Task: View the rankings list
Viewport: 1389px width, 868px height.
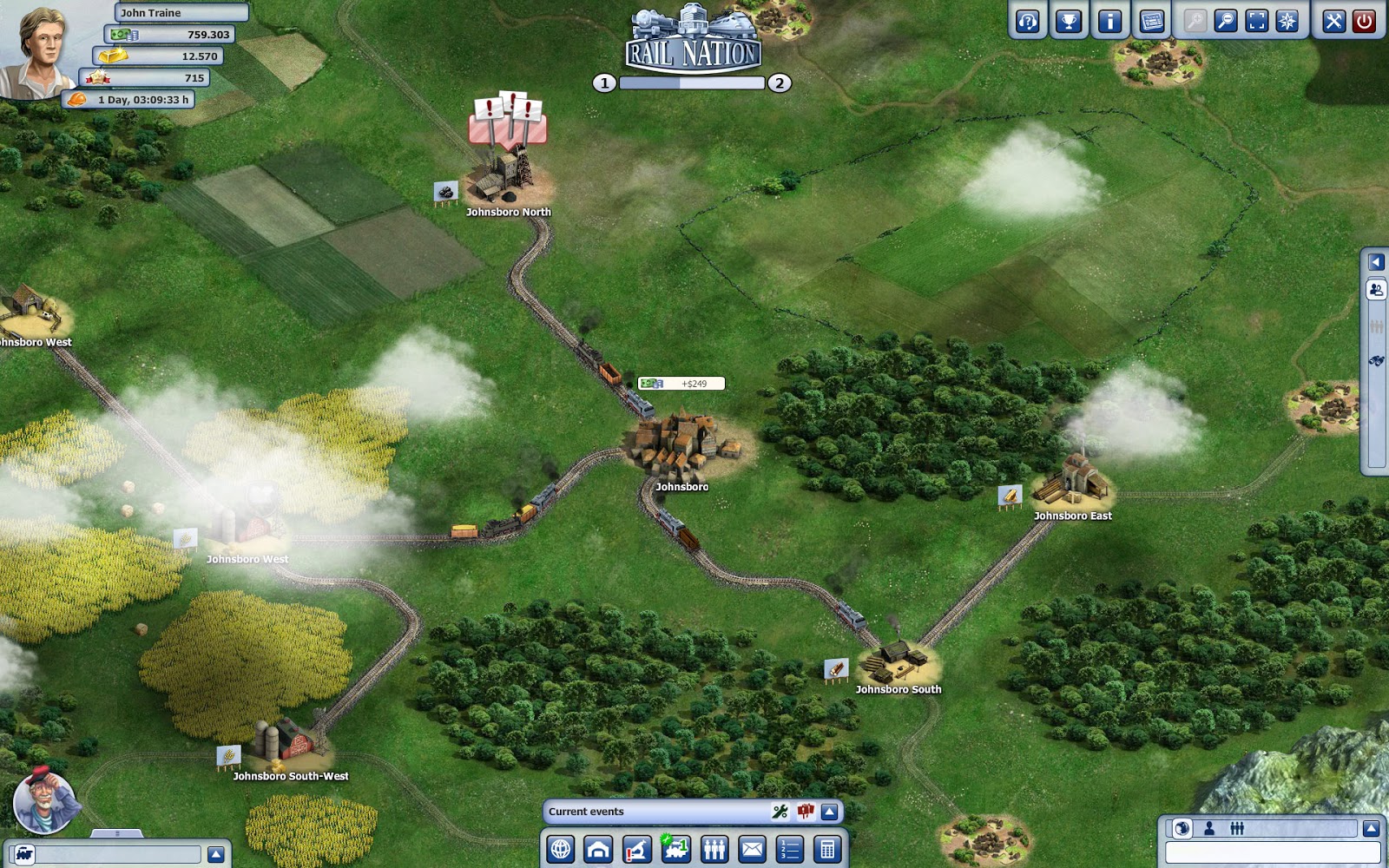Action: (788, 848)
